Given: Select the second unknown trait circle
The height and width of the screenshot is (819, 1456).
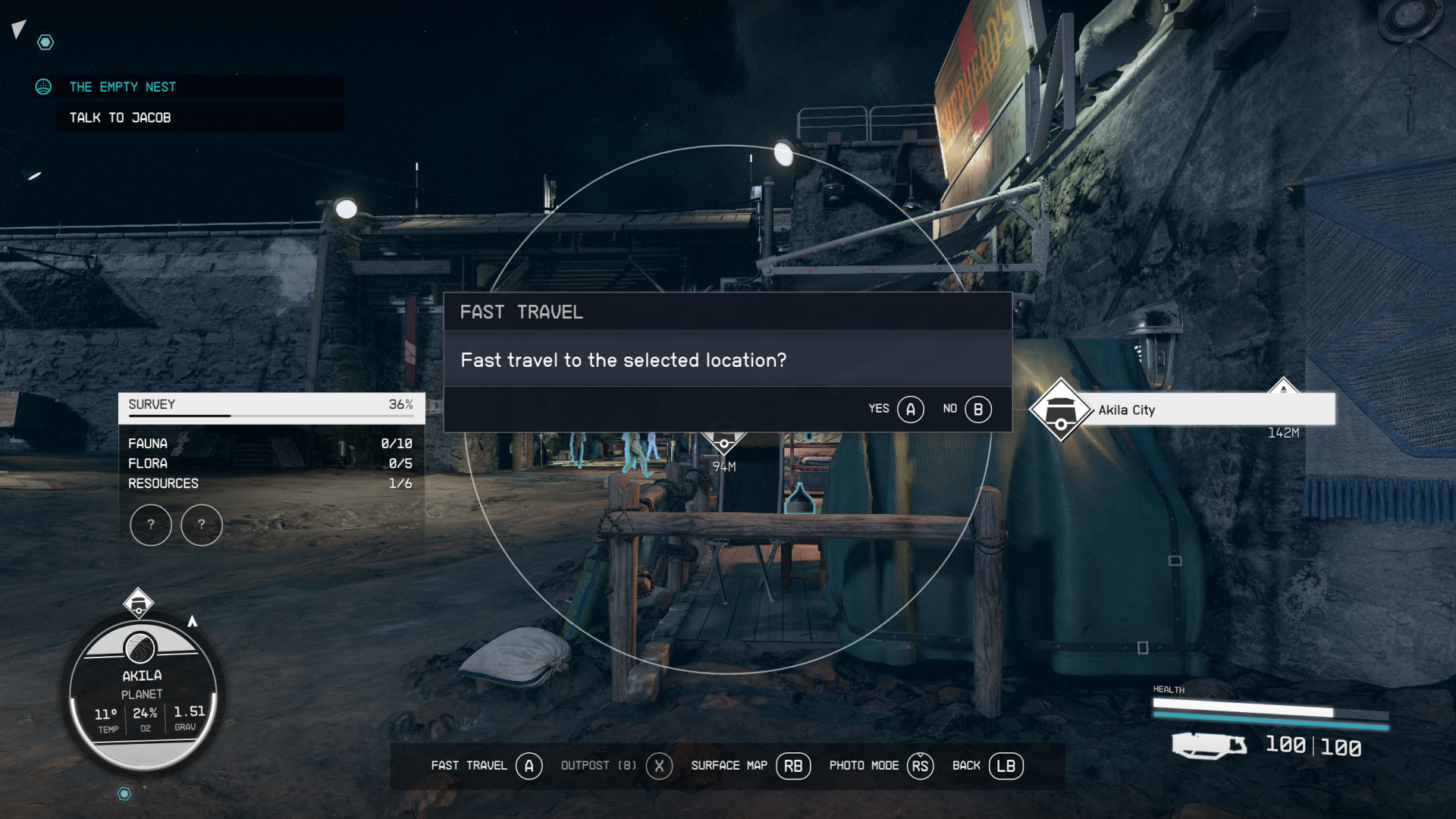Looking at the screenshot, I should click(x=202, y=524).
